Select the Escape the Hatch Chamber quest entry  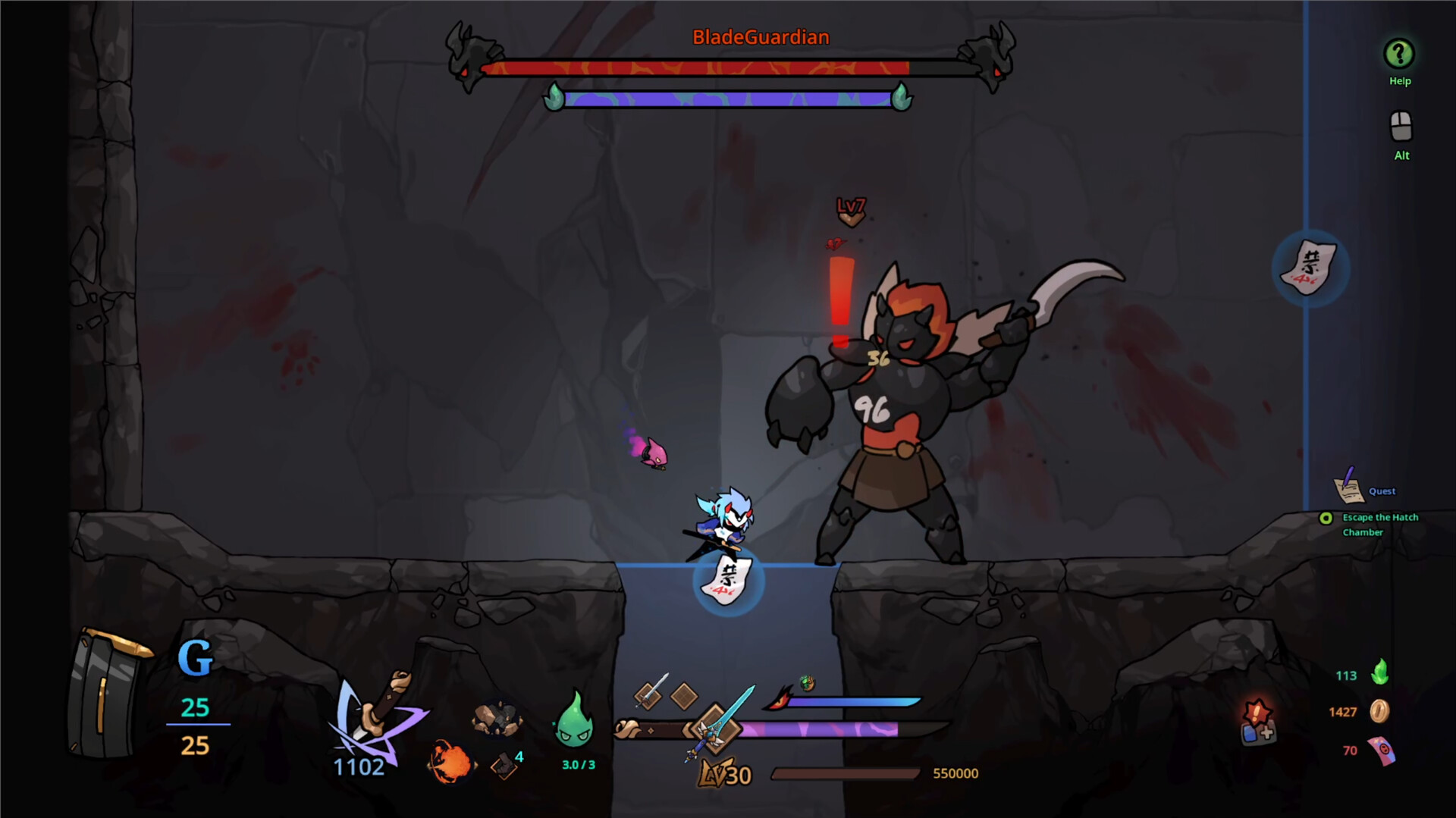coord(1382,525)
